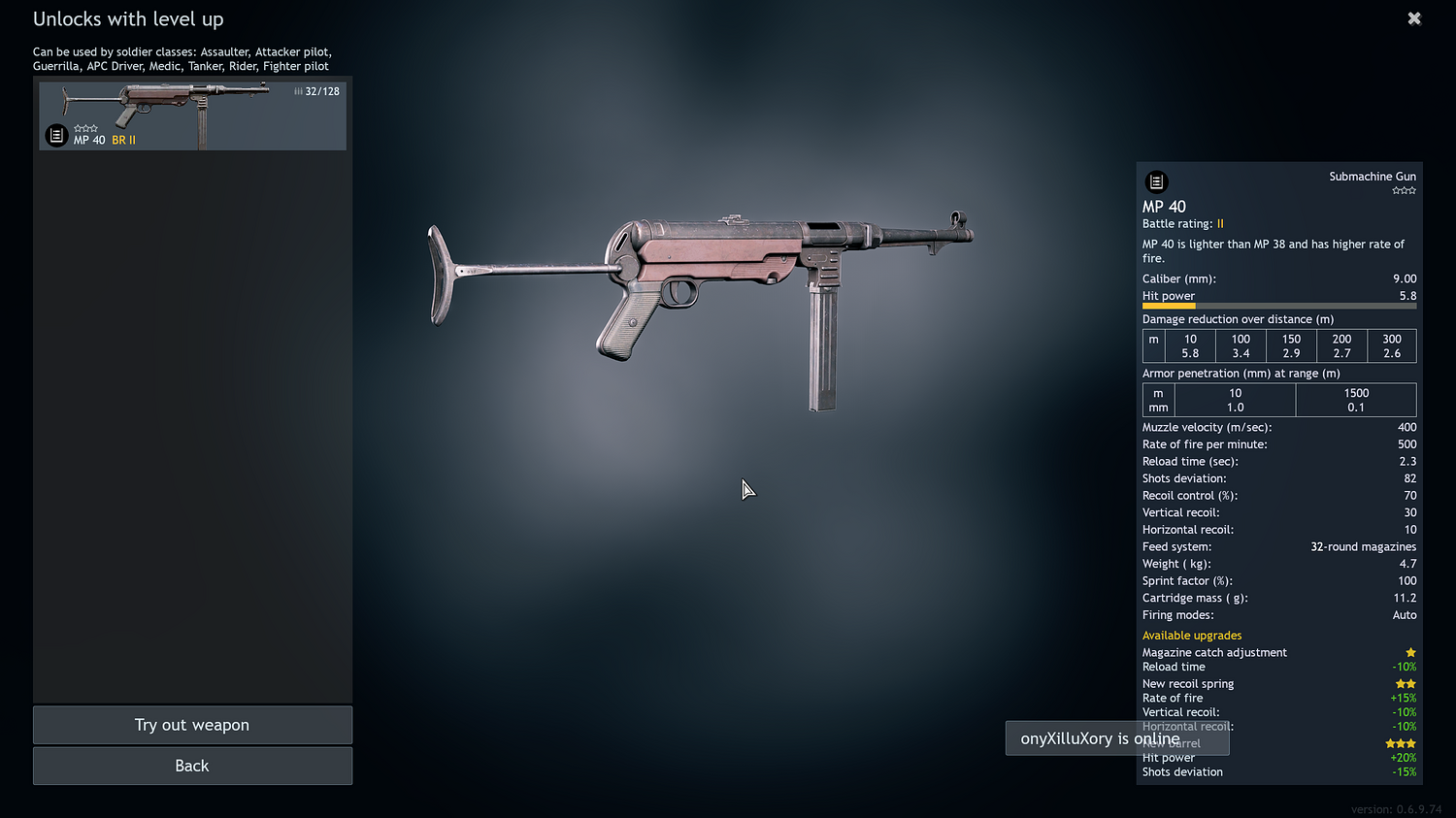Click the star next to Magazine catch adjustment upgrade
The width and height of the screenshot is (1456, 818).
1410,652
